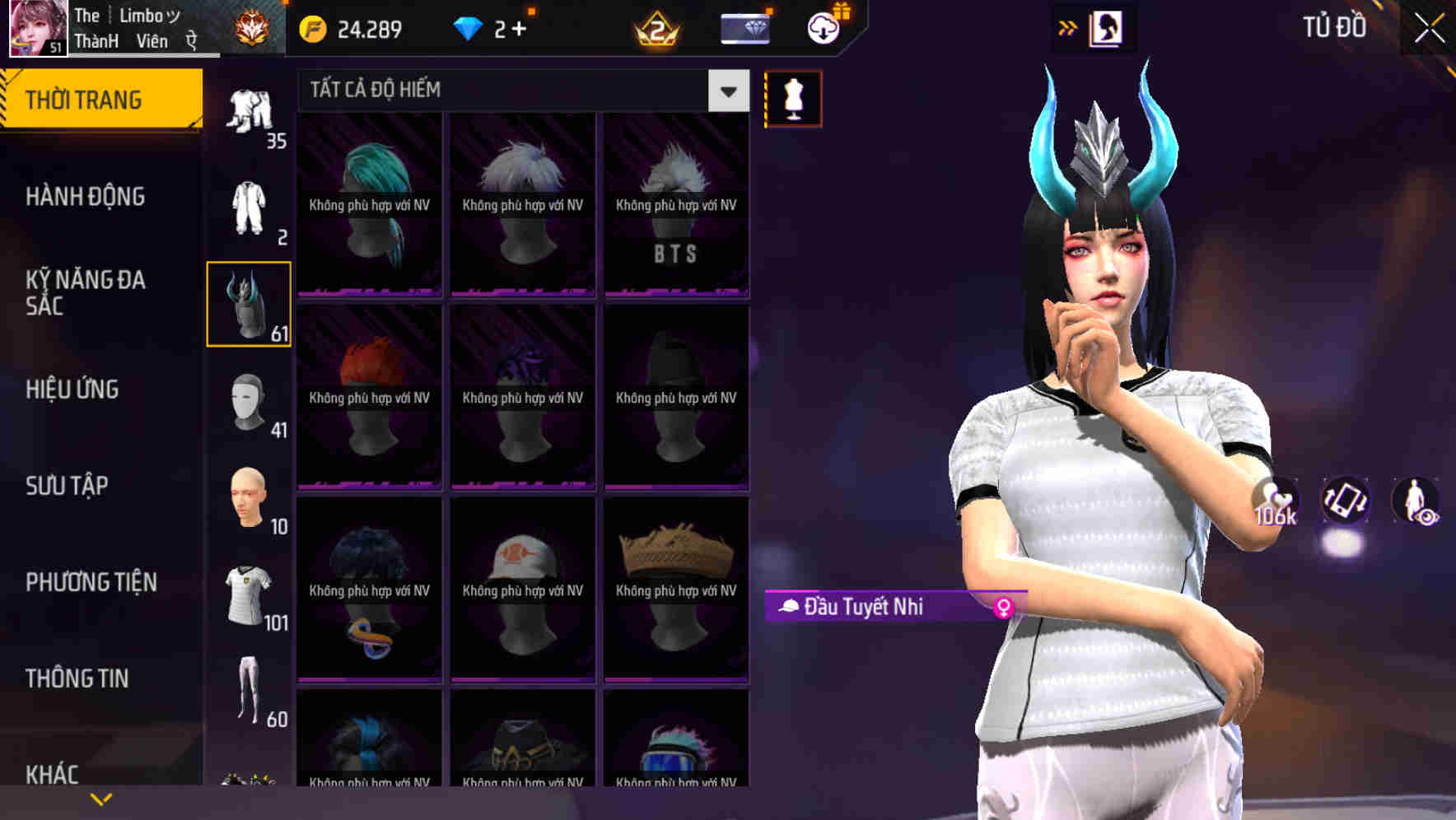Expand the sidebar with bottom chevron arrow
The height and width of the screenshot is (820, 1456).
click(x=101, y=798)
